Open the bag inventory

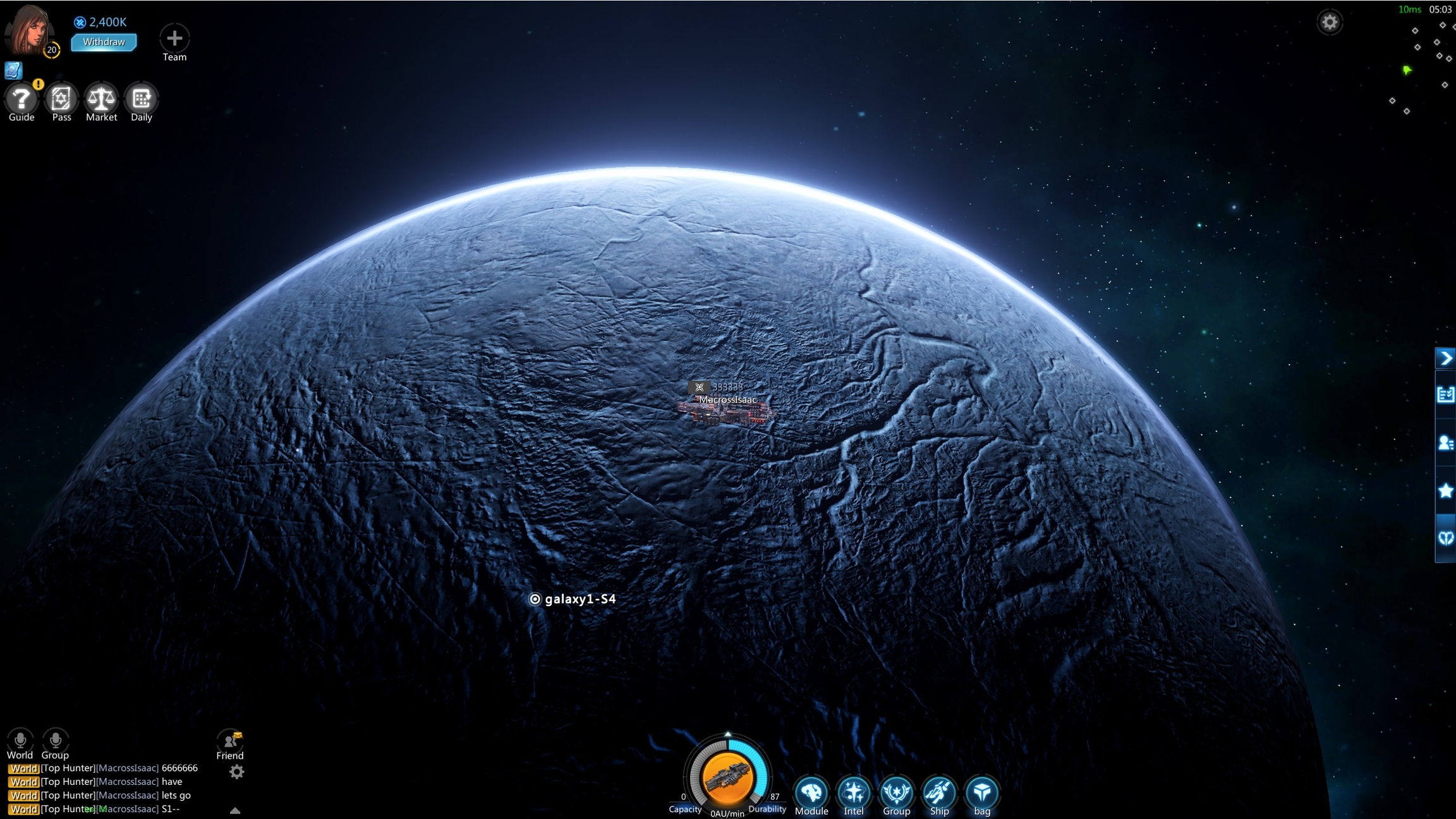(x=982, y=792)
